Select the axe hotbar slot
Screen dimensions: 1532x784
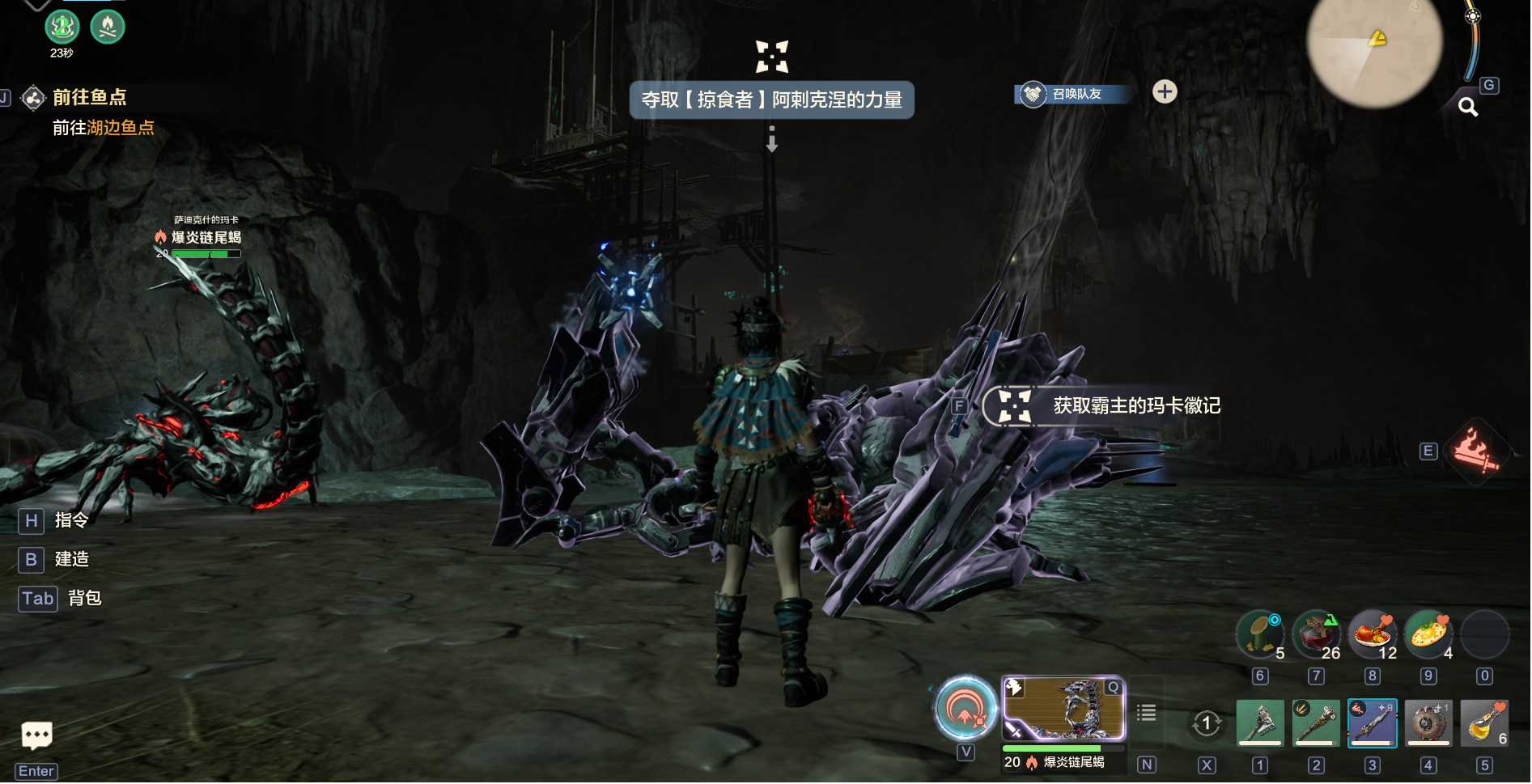(x=1259, y=723)
